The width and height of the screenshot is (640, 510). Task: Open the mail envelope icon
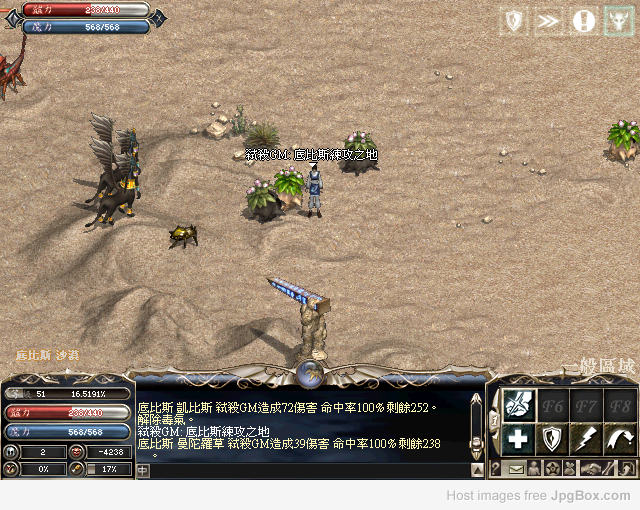[516, 468]
